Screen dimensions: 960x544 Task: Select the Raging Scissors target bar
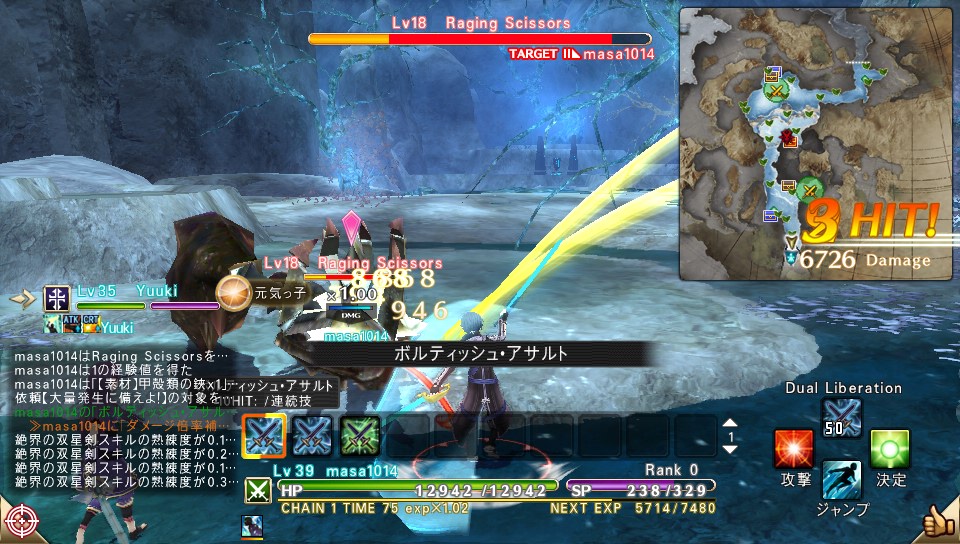pyautogui.click(x=479, y=38)
